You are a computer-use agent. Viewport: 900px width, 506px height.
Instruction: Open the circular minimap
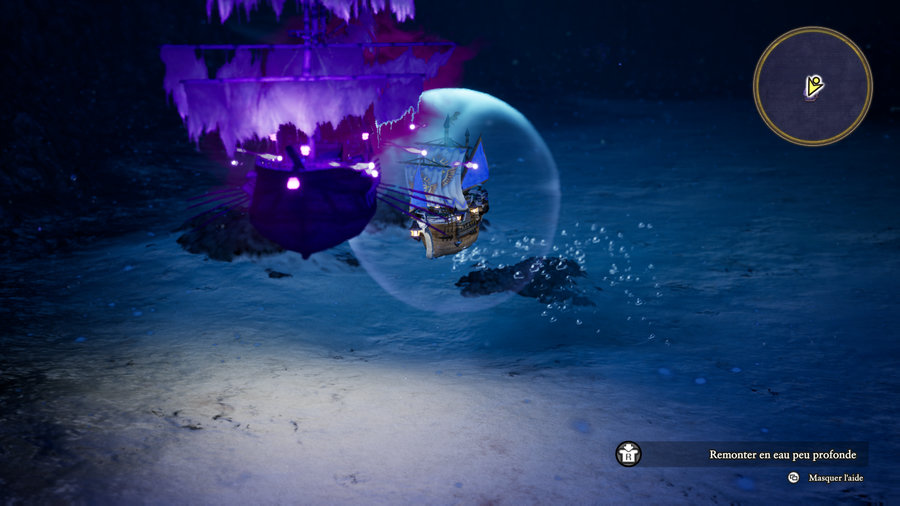(x=812, y=86)
